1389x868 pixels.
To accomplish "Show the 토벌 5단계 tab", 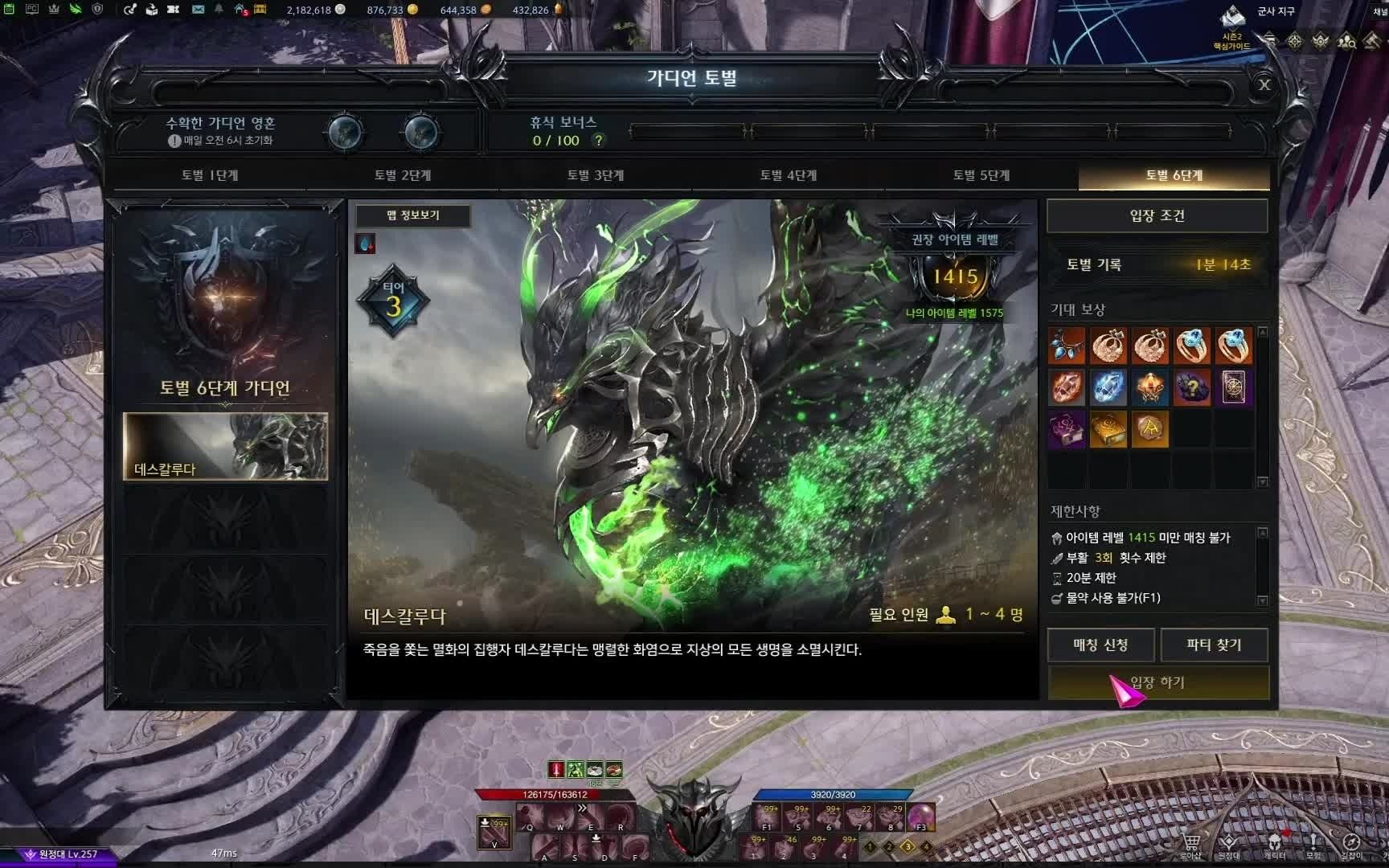I will point(981,175).
